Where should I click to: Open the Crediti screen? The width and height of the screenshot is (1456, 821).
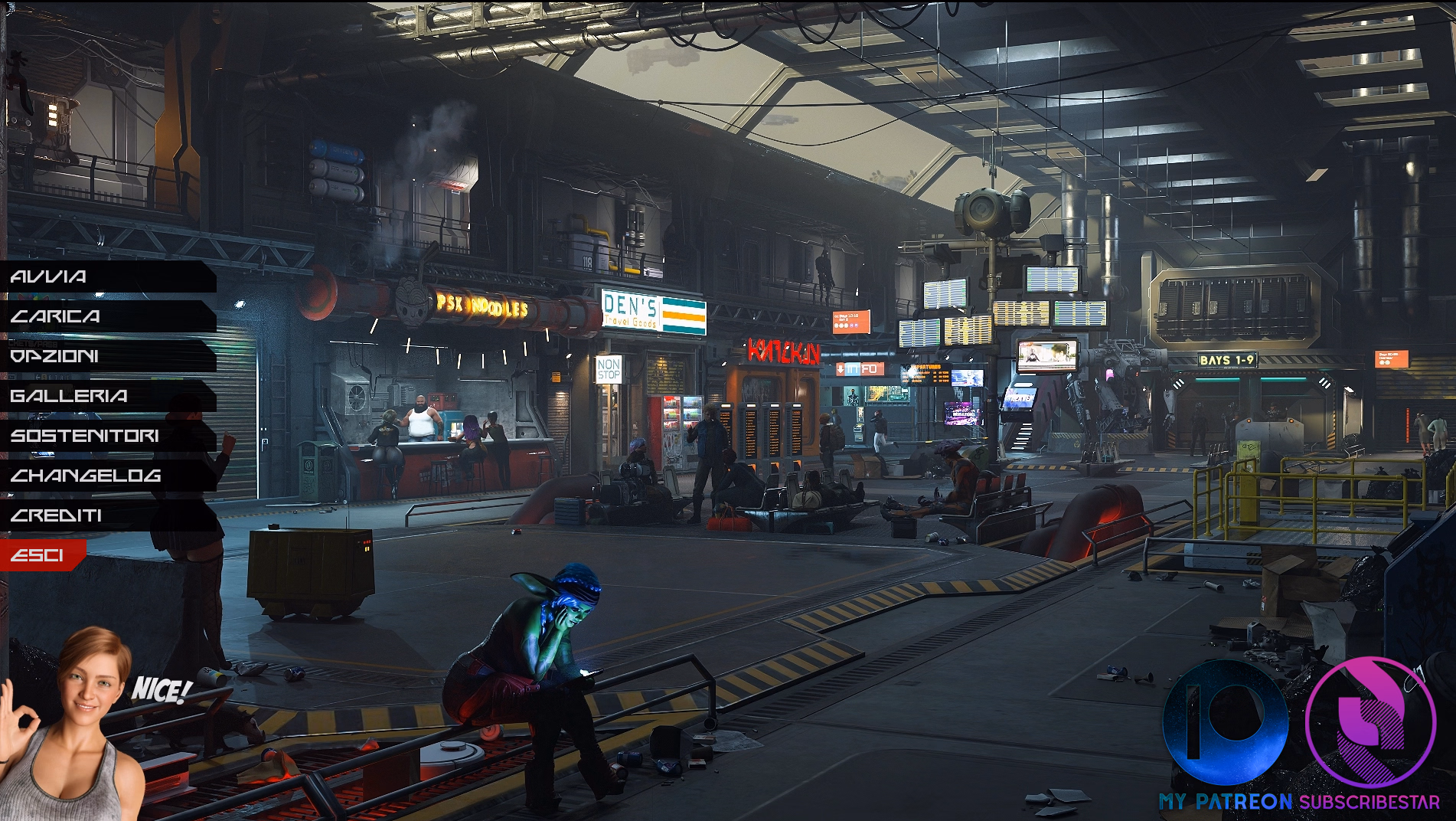[57, 515]
